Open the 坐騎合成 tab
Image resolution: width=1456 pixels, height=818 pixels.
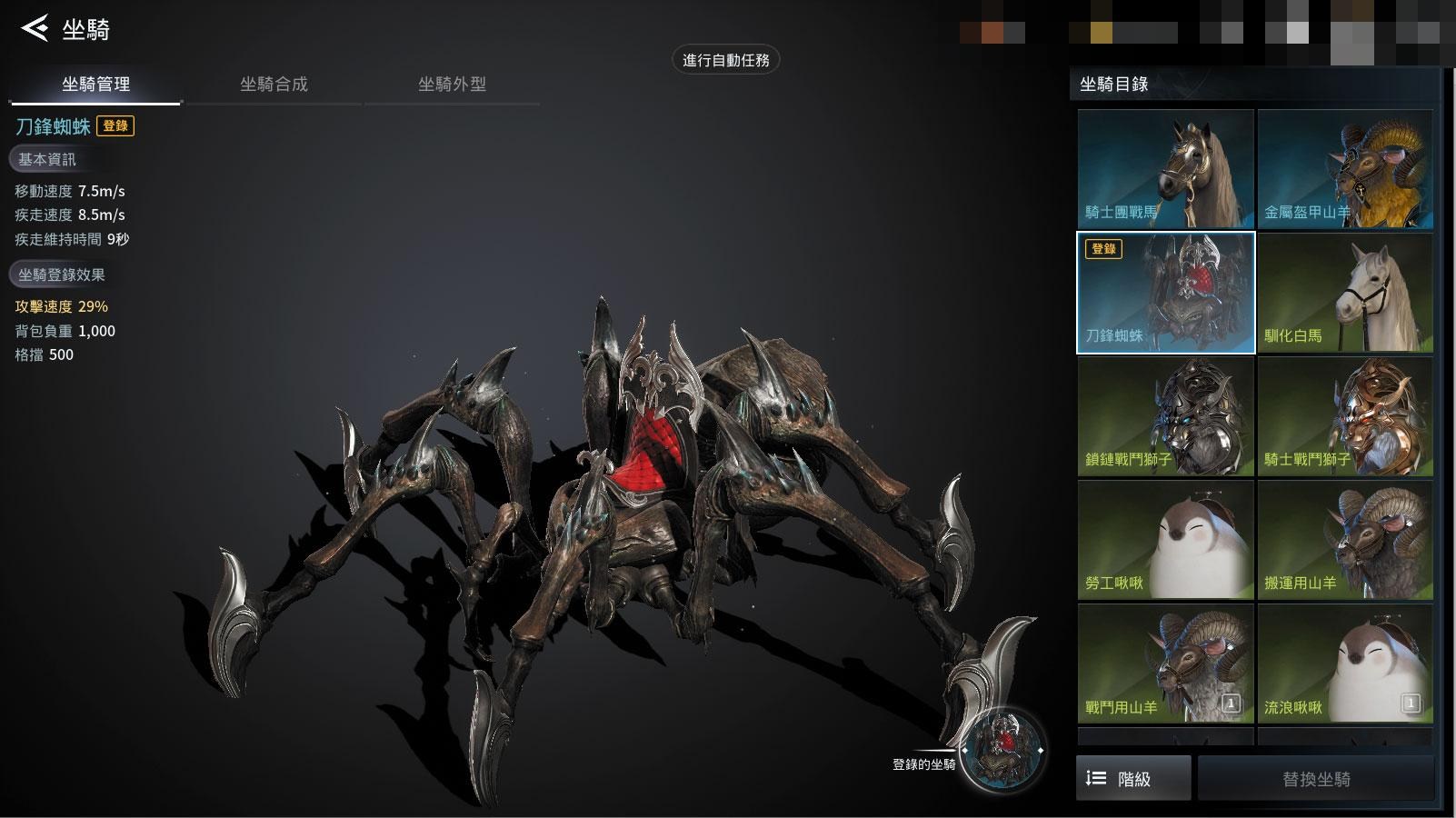(x=274, y=85)
